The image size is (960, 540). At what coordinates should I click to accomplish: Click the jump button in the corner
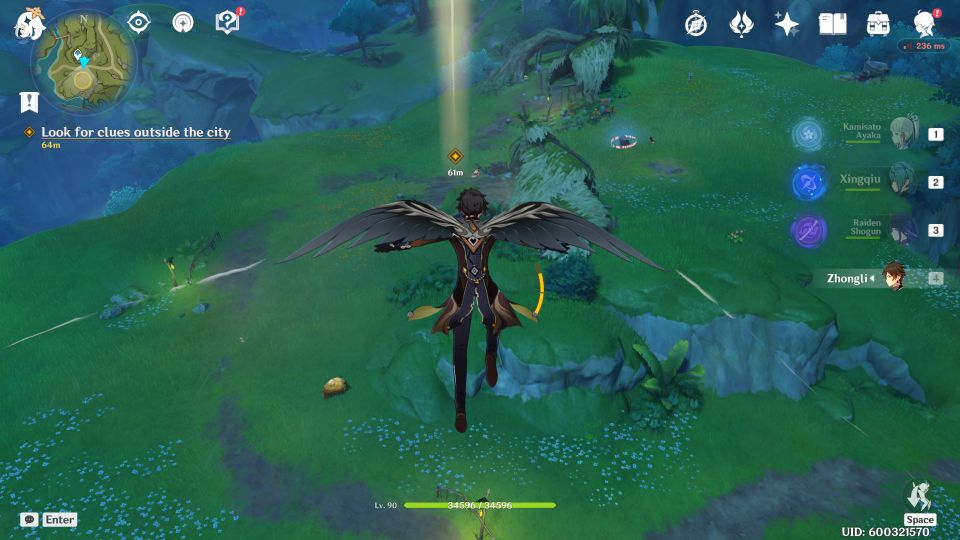pyautogui.click(x=919, y=497)
